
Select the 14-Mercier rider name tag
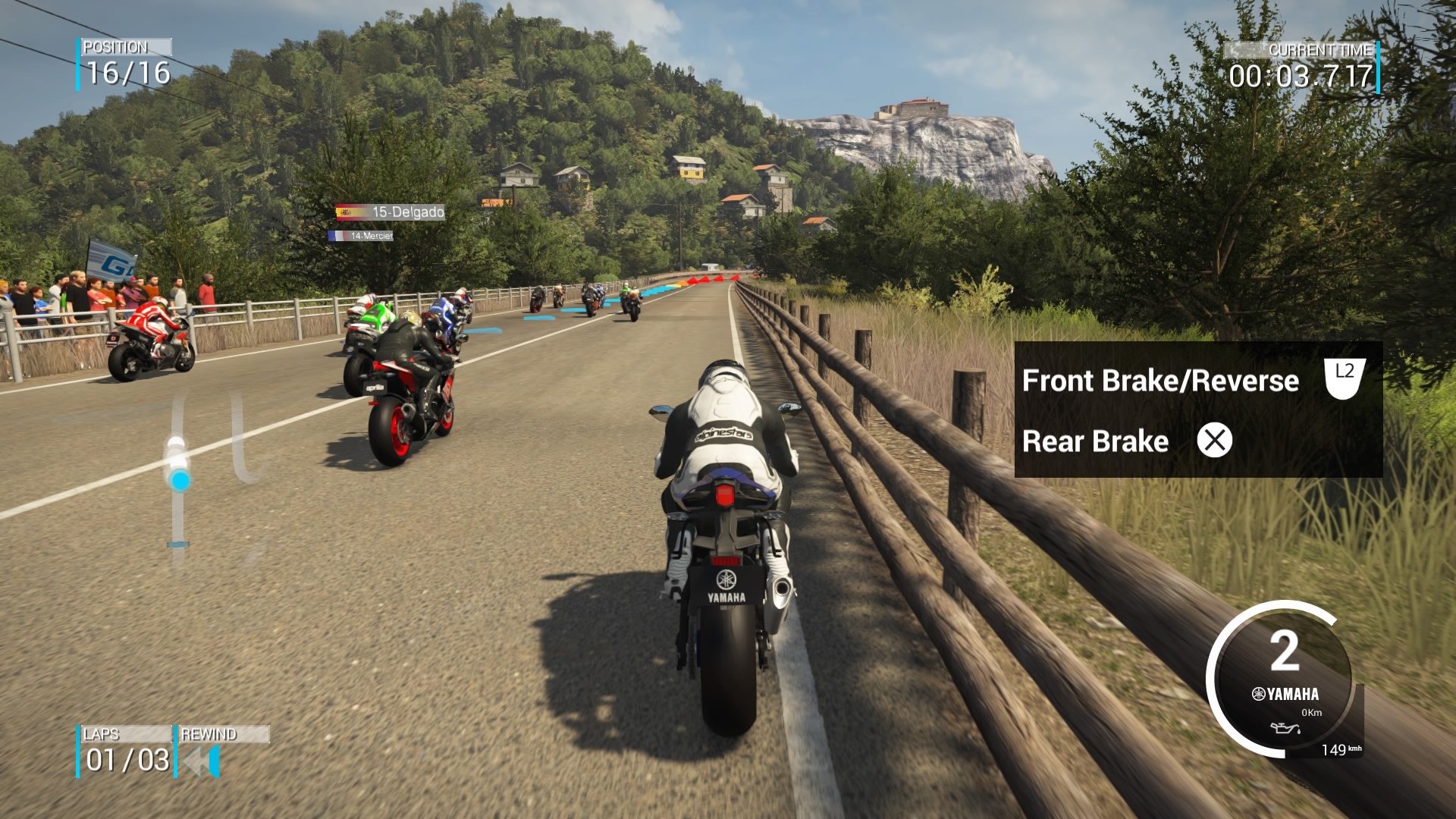click(361, 236)
